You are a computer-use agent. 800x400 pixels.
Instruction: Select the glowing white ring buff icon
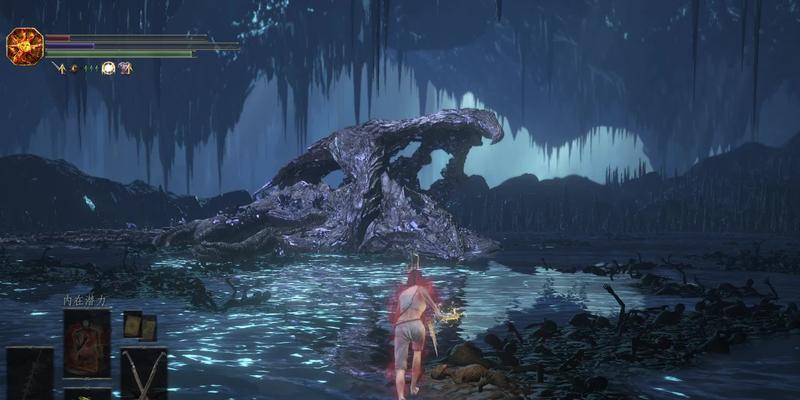coord(108,68)
